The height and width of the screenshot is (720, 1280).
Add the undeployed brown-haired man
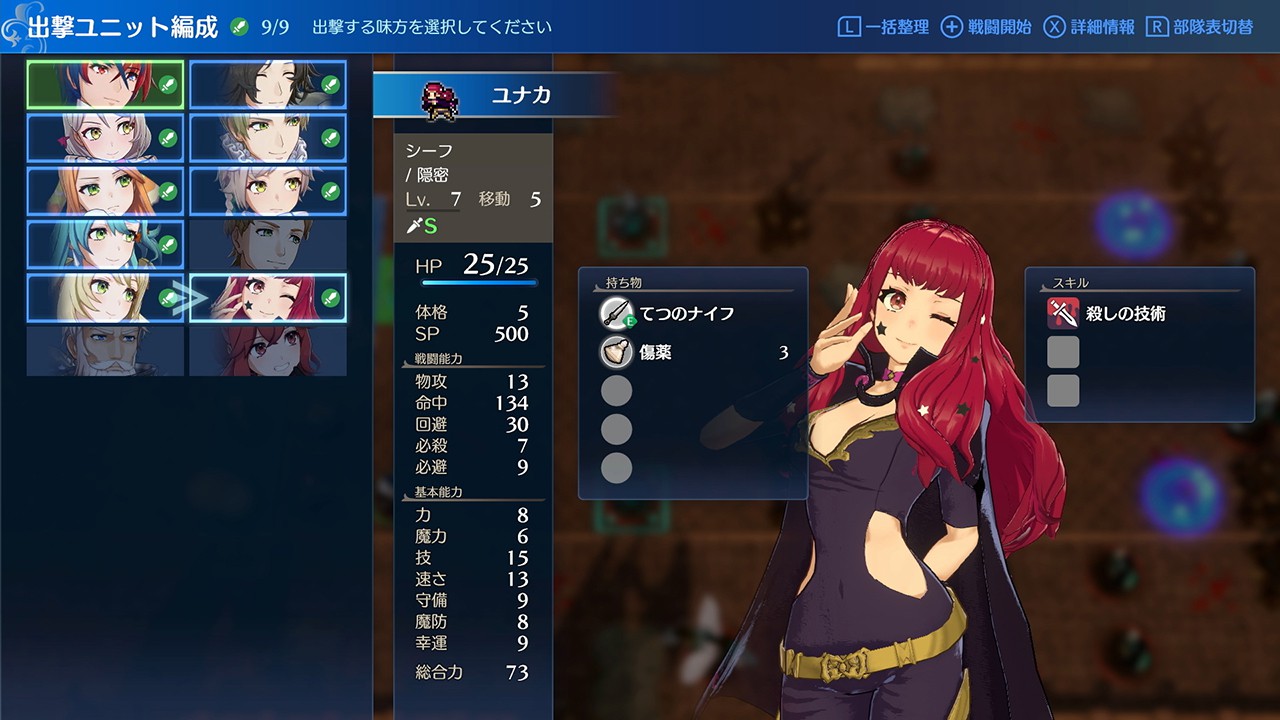click(268, 244)
